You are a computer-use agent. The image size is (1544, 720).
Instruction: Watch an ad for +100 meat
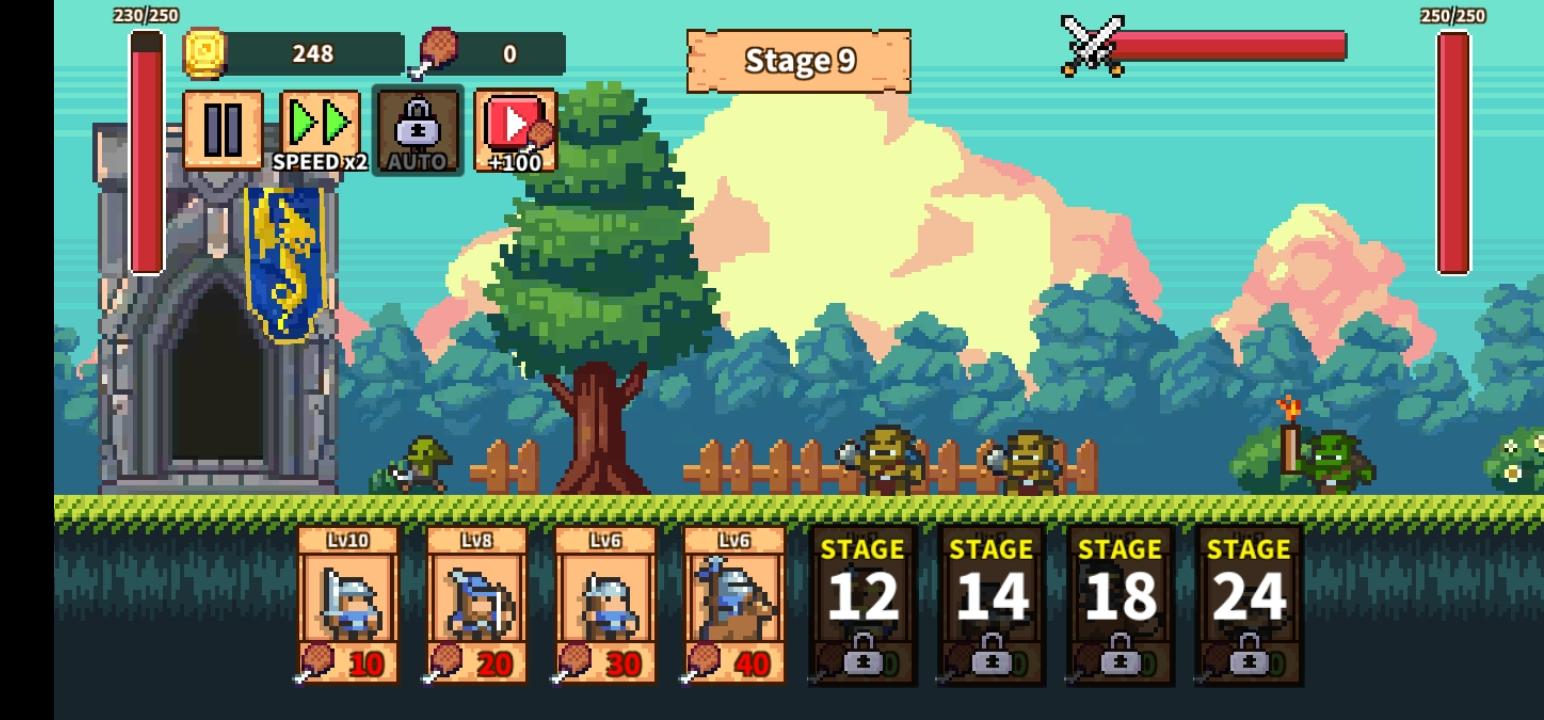click(517, 128)
